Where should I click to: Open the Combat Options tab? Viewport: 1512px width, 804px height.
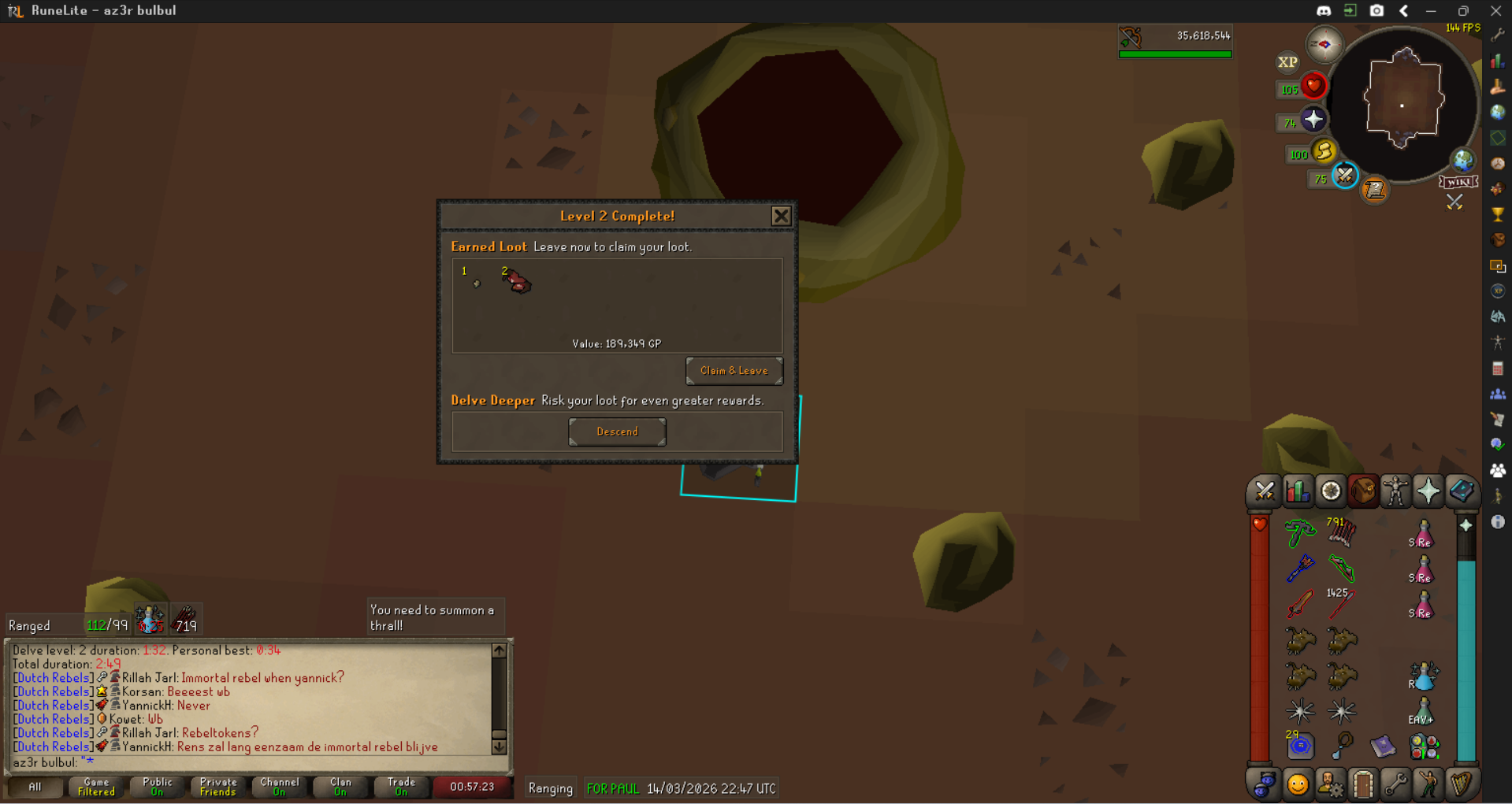1264,491
